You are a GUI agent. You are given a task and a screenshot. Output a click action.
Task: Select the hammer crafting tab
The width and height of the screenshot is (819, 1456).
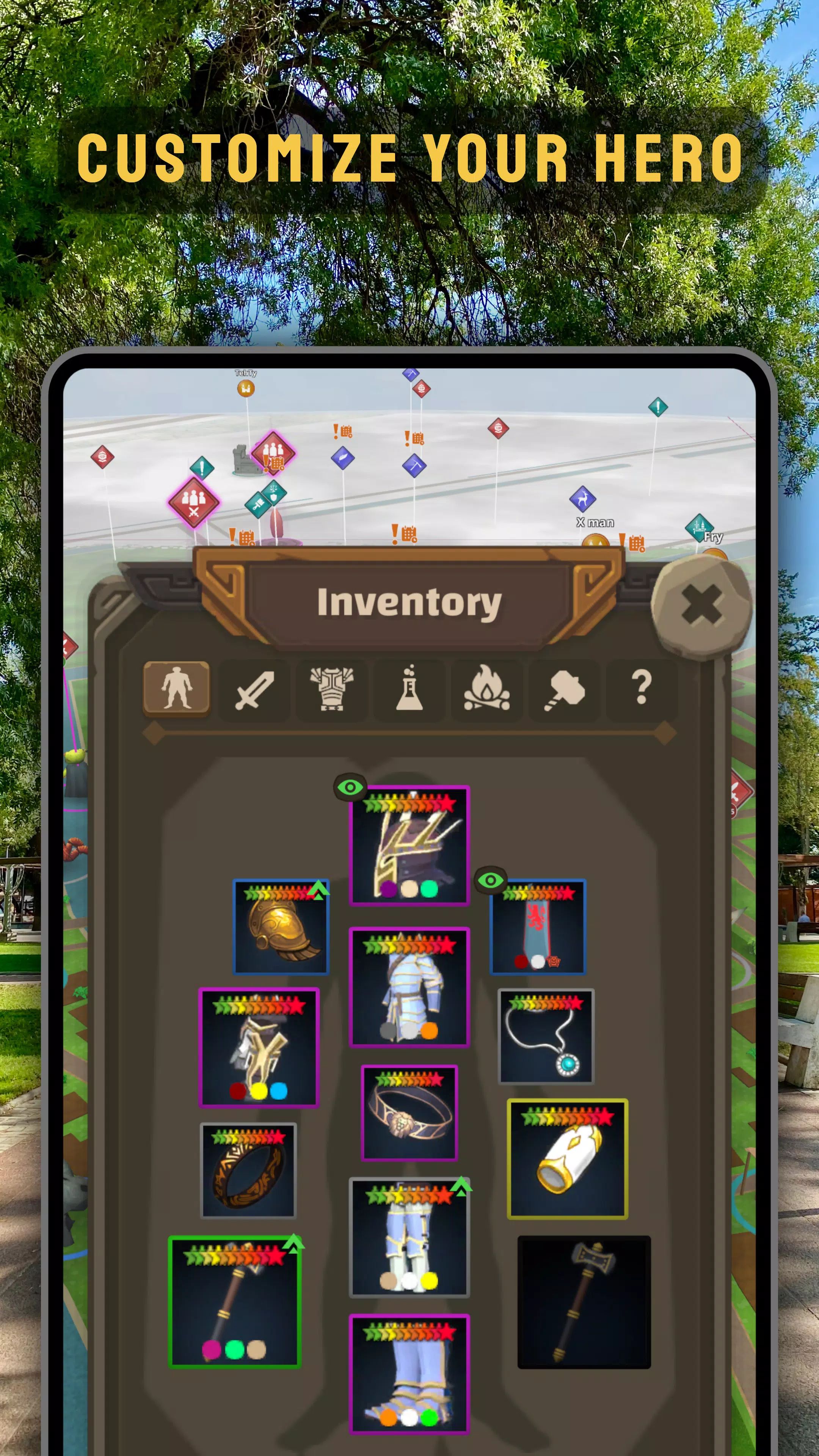pos(564,689)
